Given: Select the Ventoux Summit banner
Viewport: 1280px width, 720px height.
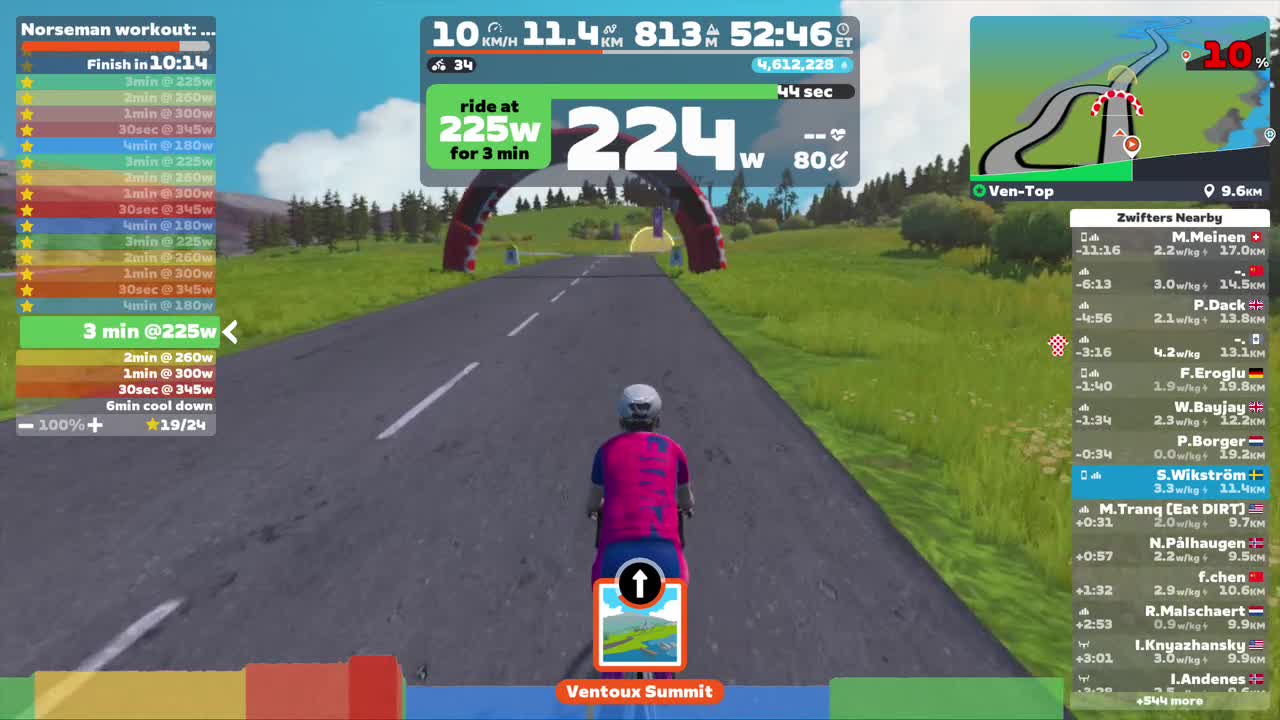Looking at the screenshot, I should tap(639, 691).
